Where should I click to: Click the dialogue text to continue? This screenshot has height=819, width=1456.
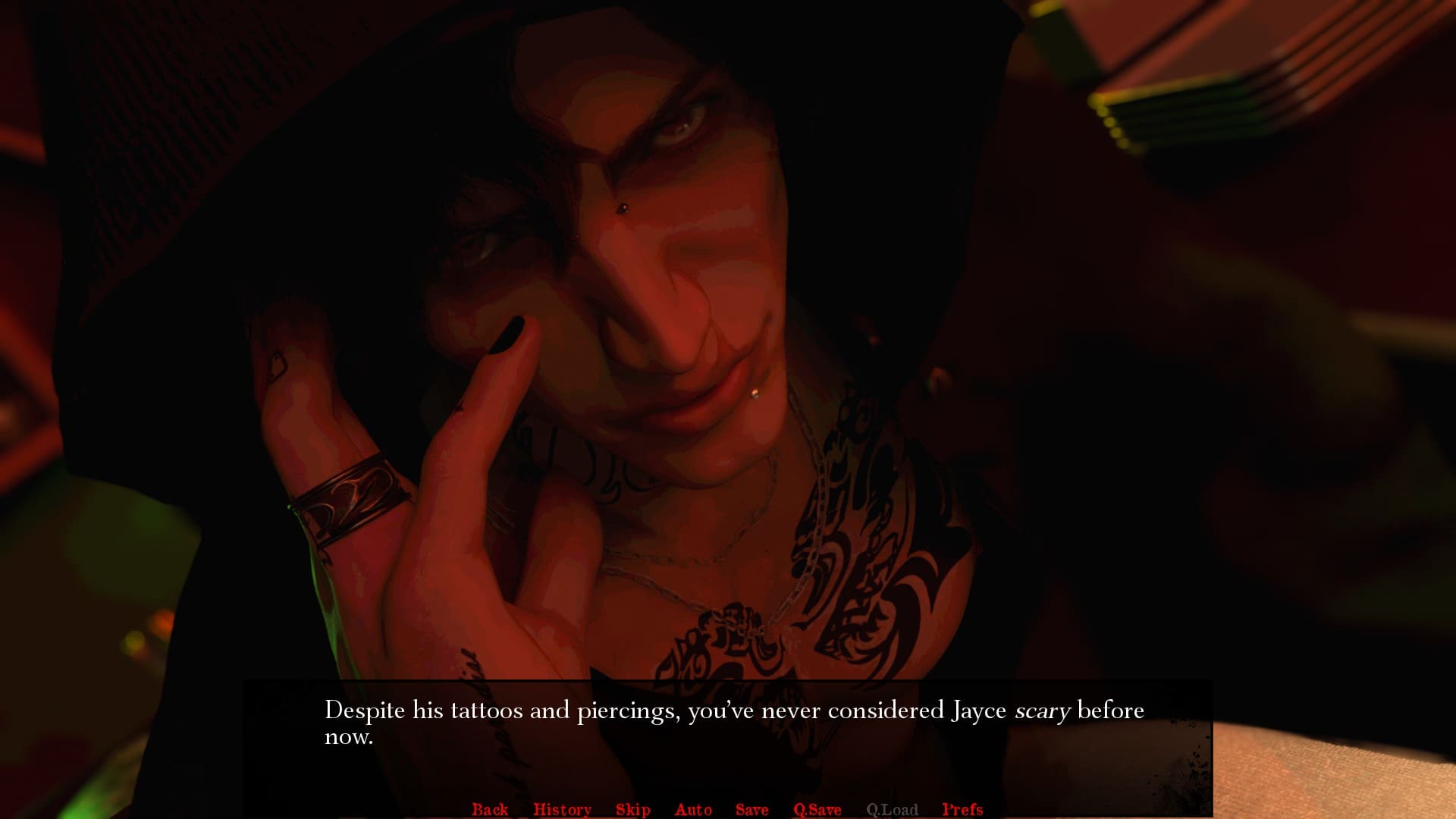733,722
